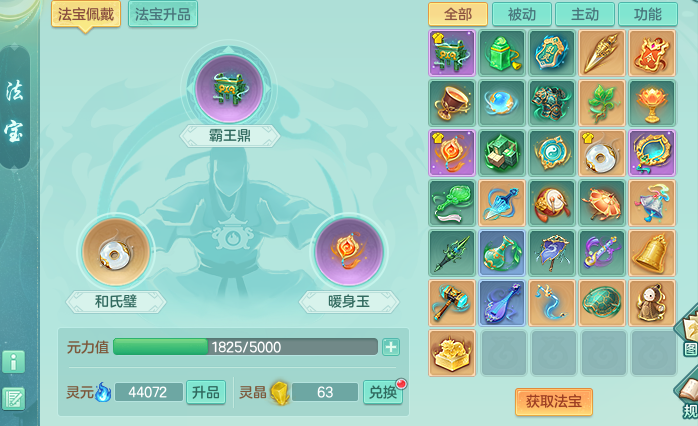This screenshot has width=698, height=426.
Task: Select the 功能 filter tab
Action: coord(648,14)
